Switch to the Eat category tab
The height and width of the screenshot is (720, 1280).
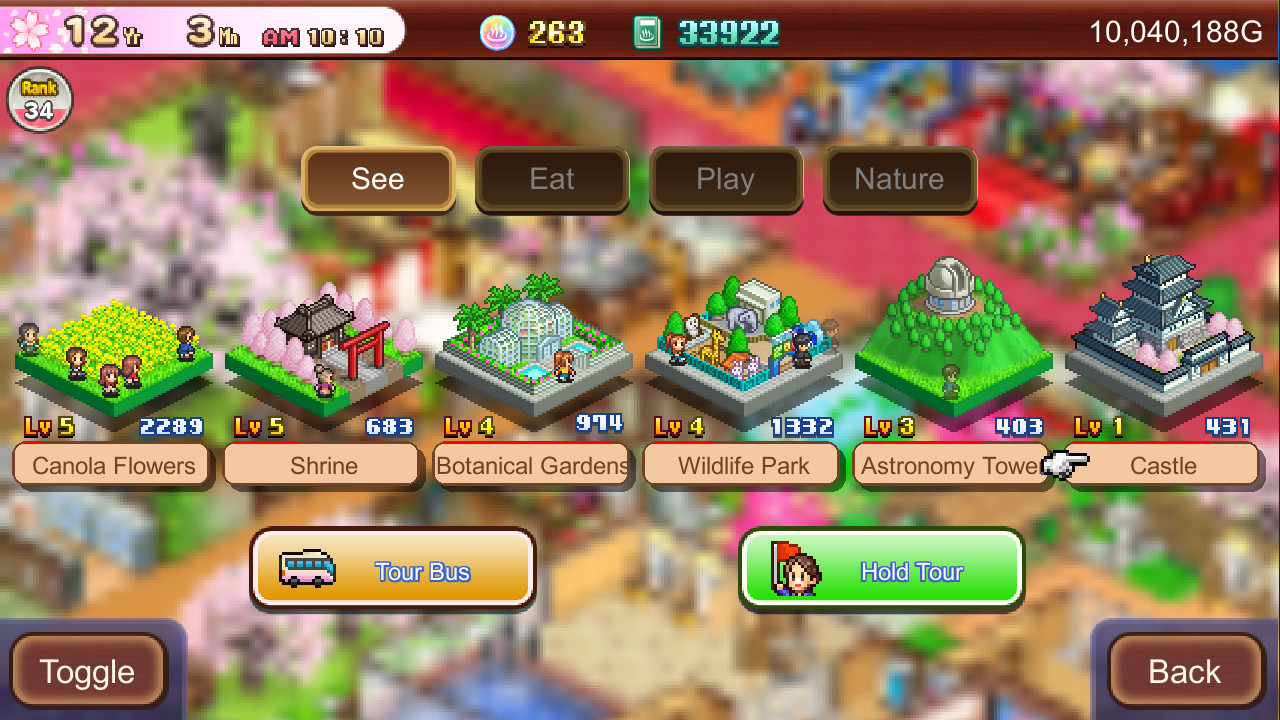(552, 179)
